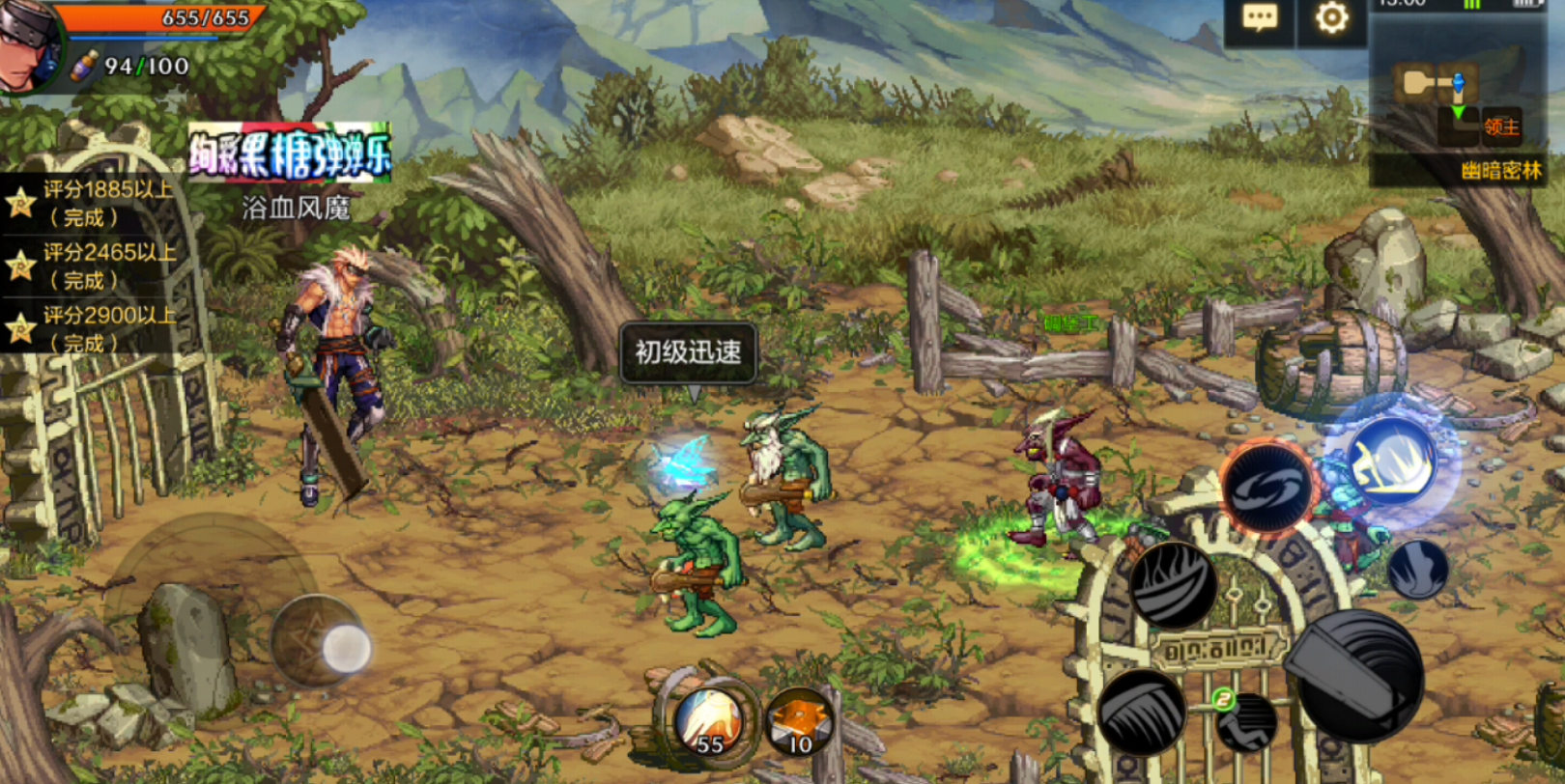Select the score 2465 objective row
This screenshot has width=1565, height=784.
[x=97, y=266]
